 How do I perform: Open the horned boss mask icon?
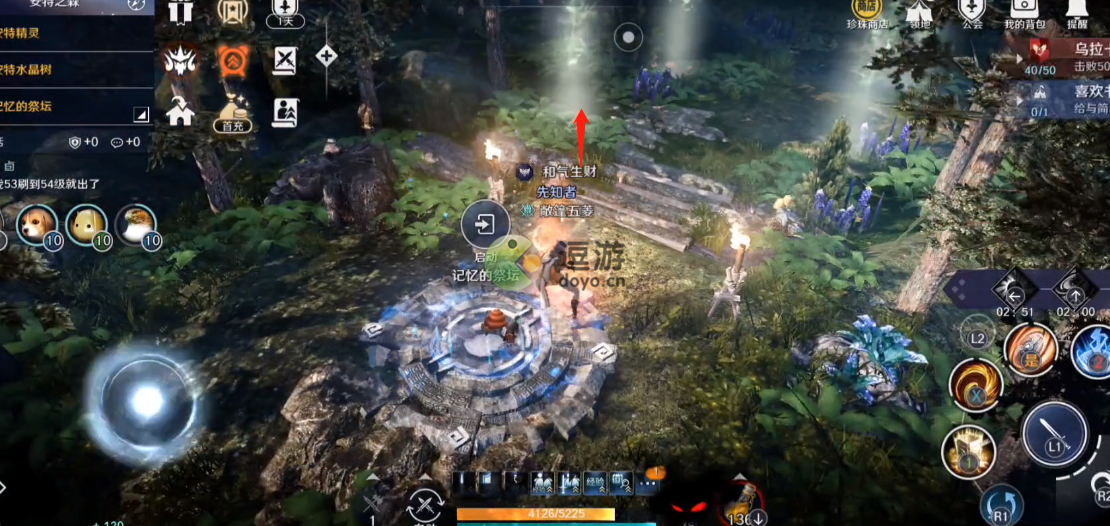pyautogui.click(x=180, y=62)
